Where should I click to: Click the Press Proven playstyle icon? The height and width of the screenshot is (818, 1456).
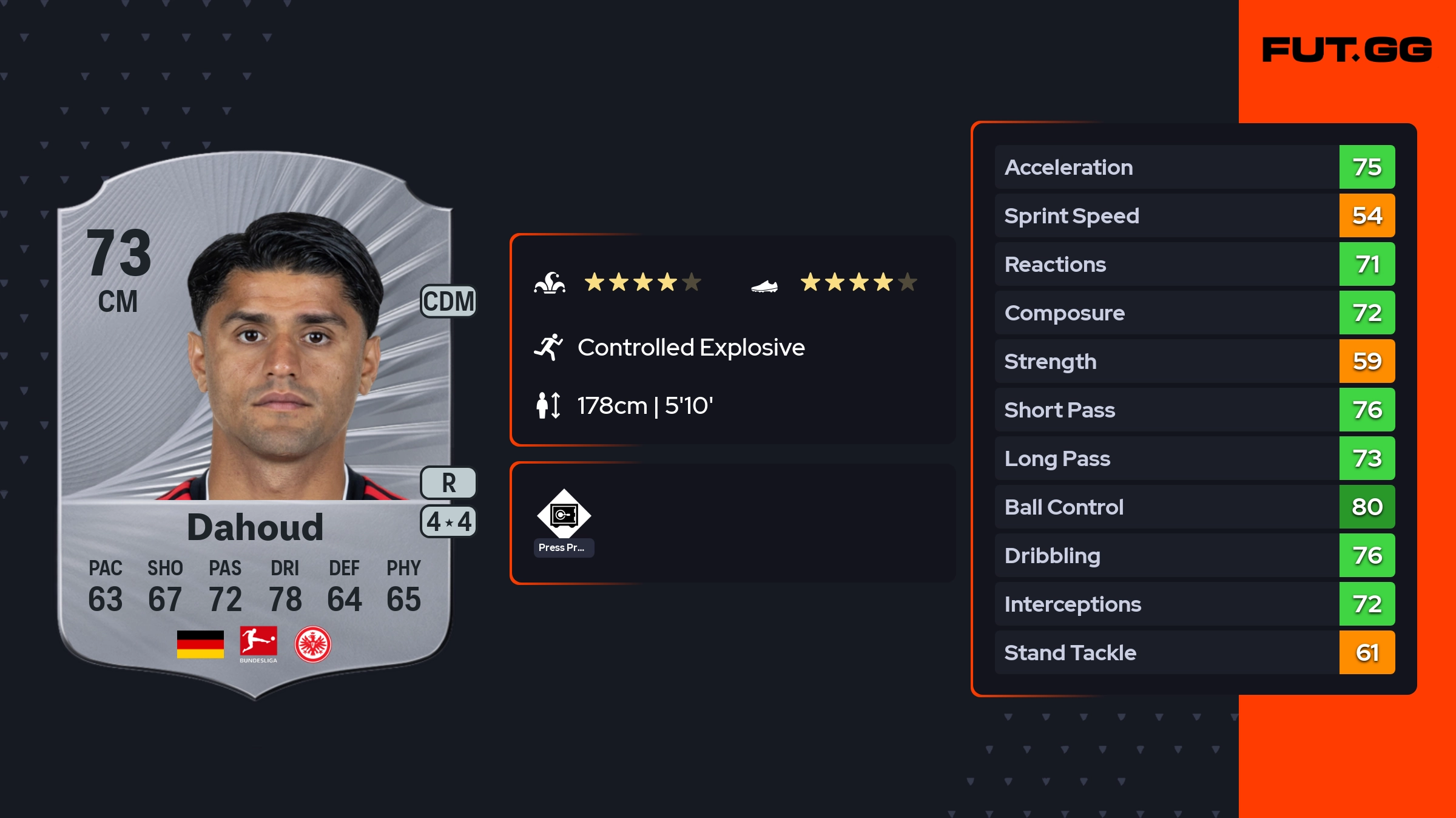click(x=564, y=515)
